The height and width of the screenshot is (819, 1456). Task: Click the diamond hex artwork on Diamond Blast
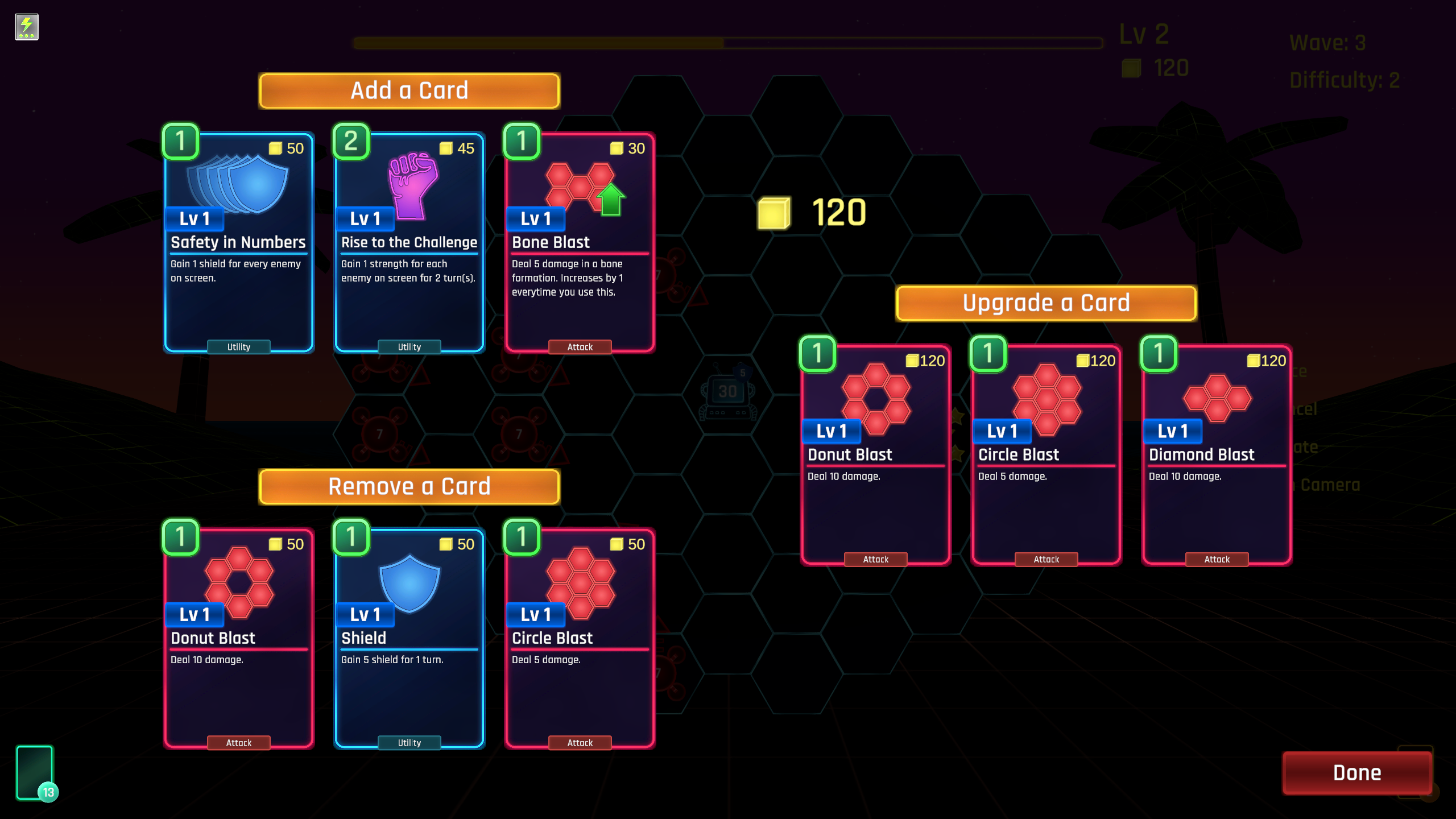click(x=1215, y=398)
